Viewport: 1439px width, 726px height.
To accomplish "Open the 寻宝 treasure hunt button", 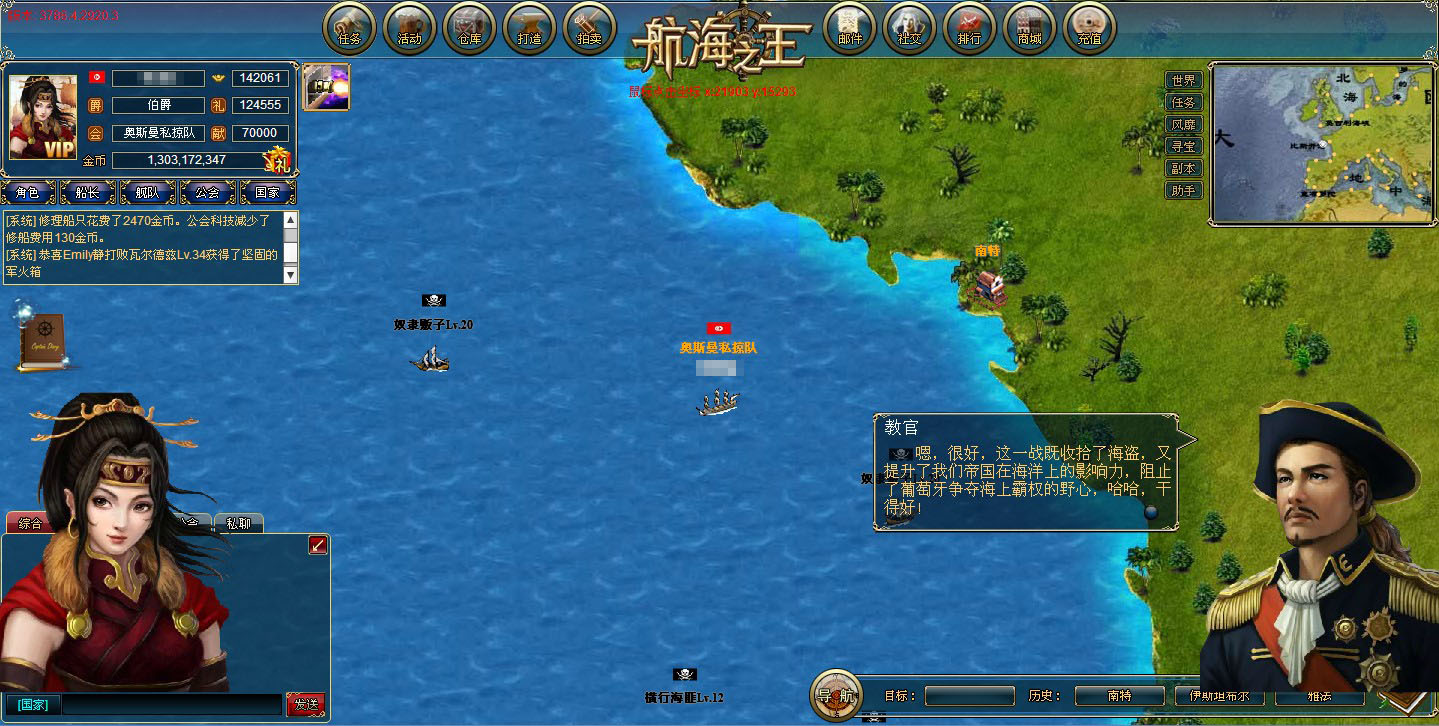I will pos(1183,147).
